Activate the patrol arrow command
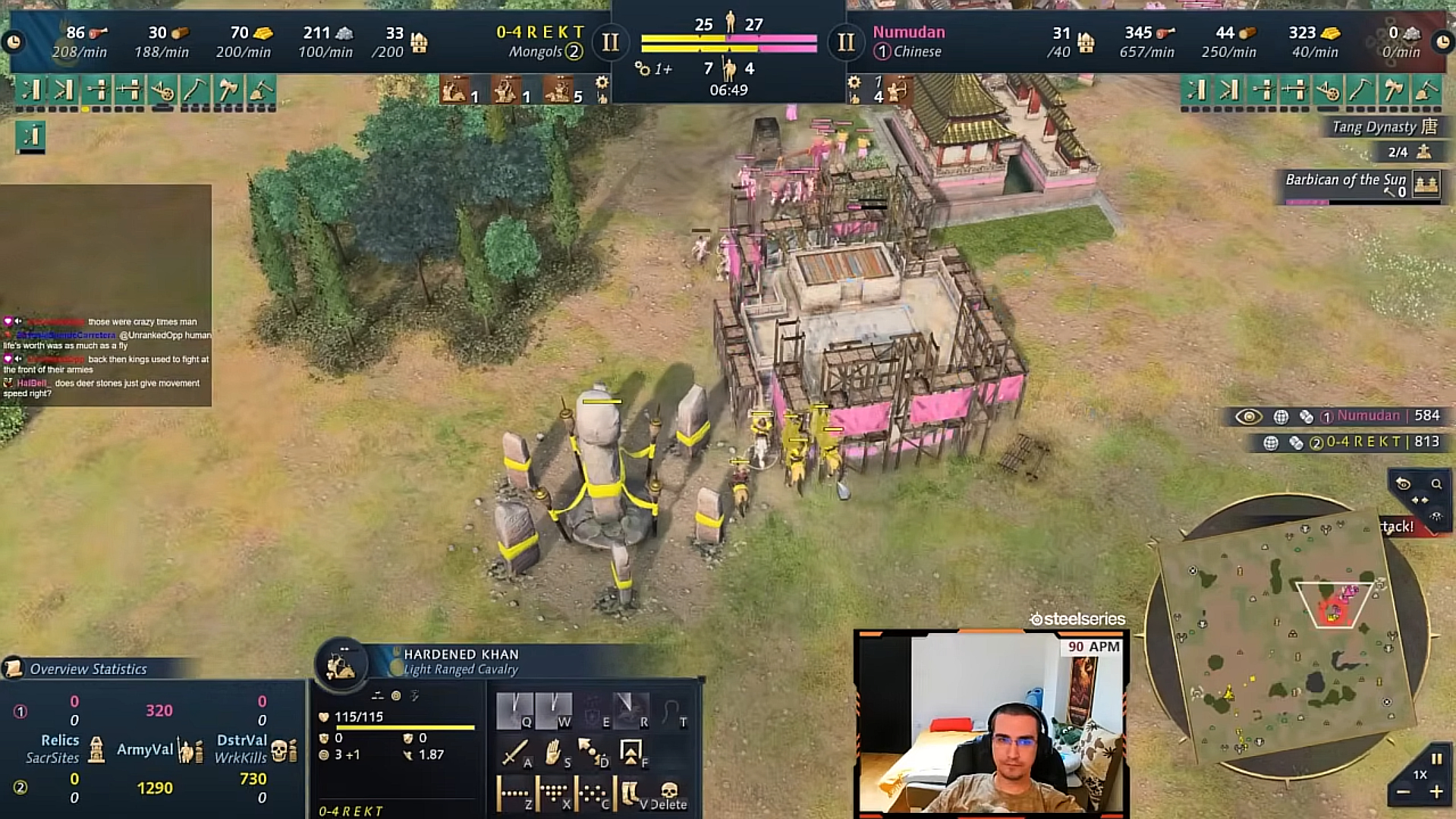This screenshot has width=1456, height=819. (590, 752)
